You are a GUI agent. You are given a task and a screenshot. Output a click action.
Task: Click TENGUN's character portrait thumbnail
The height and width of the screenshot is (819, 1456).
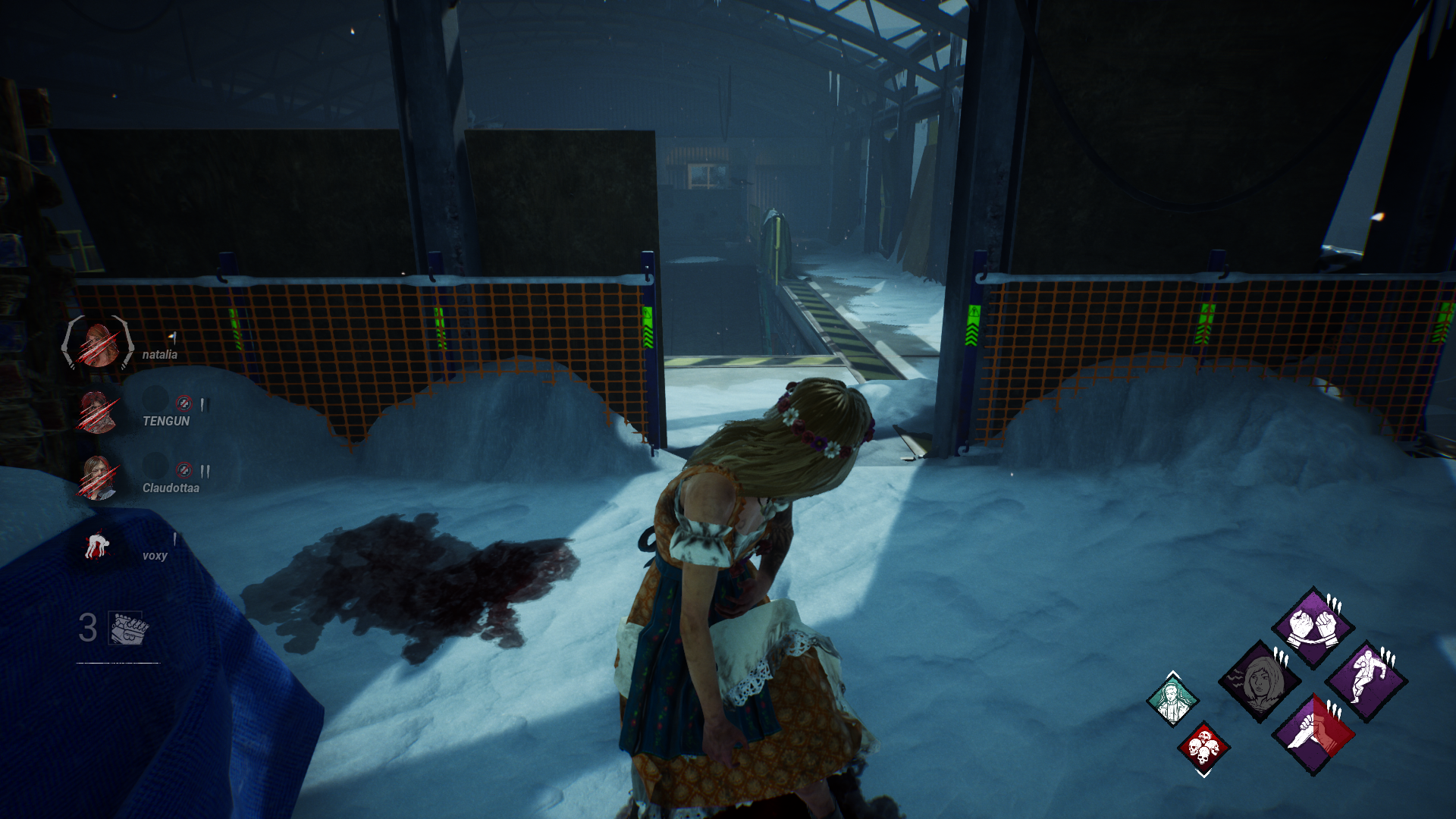click(97, 412)
